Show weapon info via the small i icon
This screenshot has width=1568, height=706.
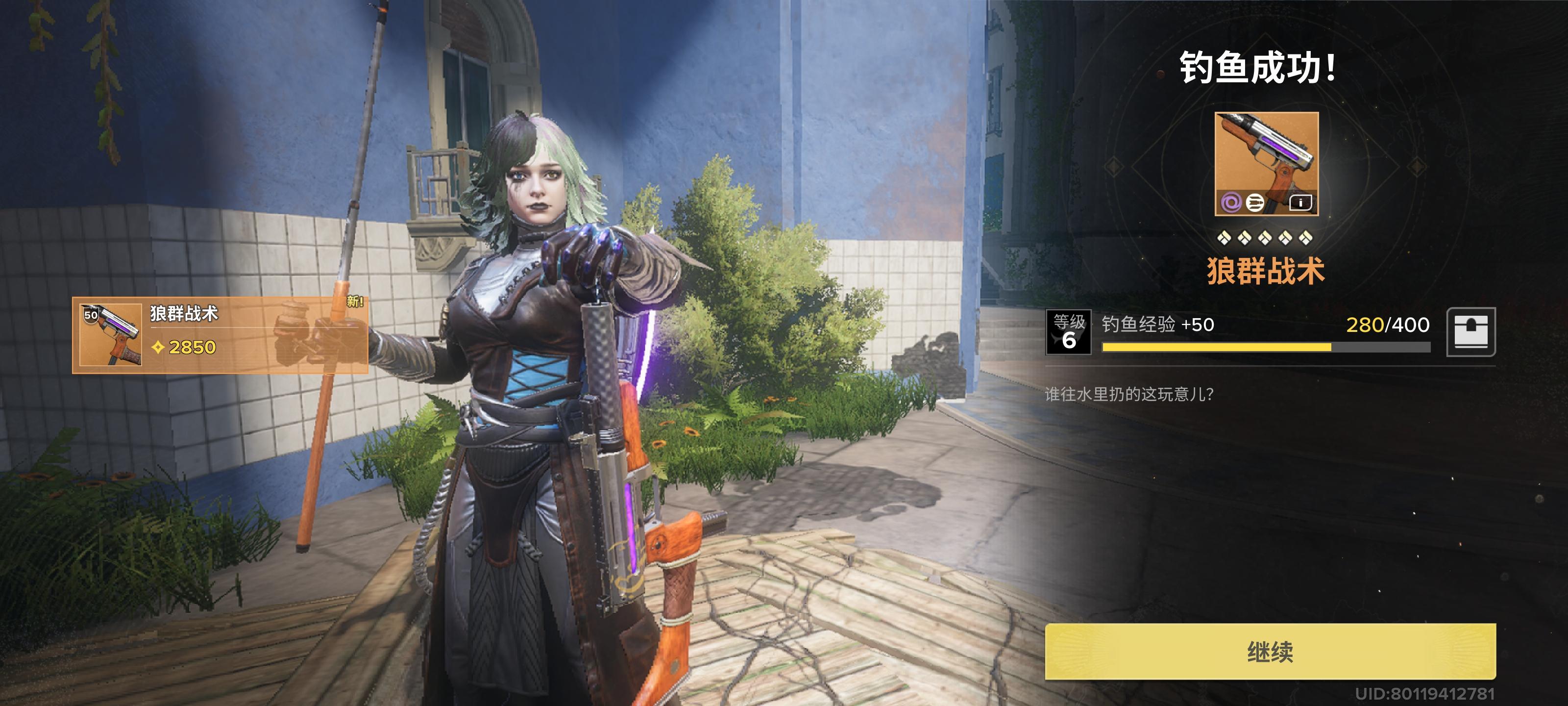(1300, 203)
